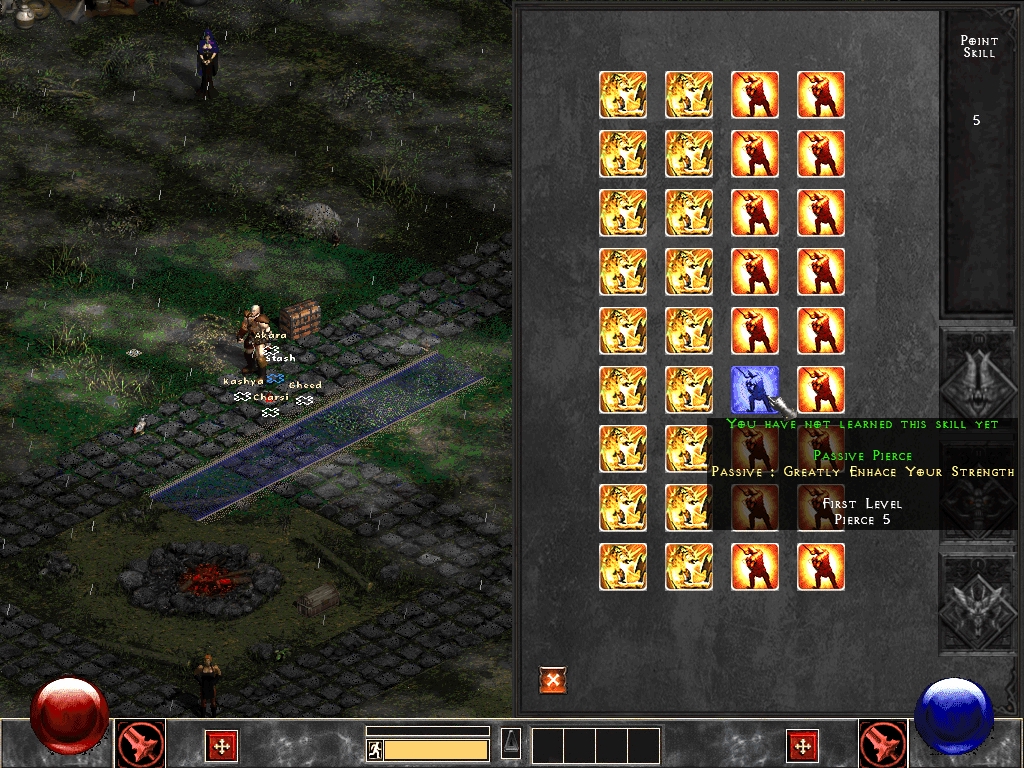Viewport: 1024px width, 768px height.
Task: Close the skill tree panel
Action: (x=552, y=680)
